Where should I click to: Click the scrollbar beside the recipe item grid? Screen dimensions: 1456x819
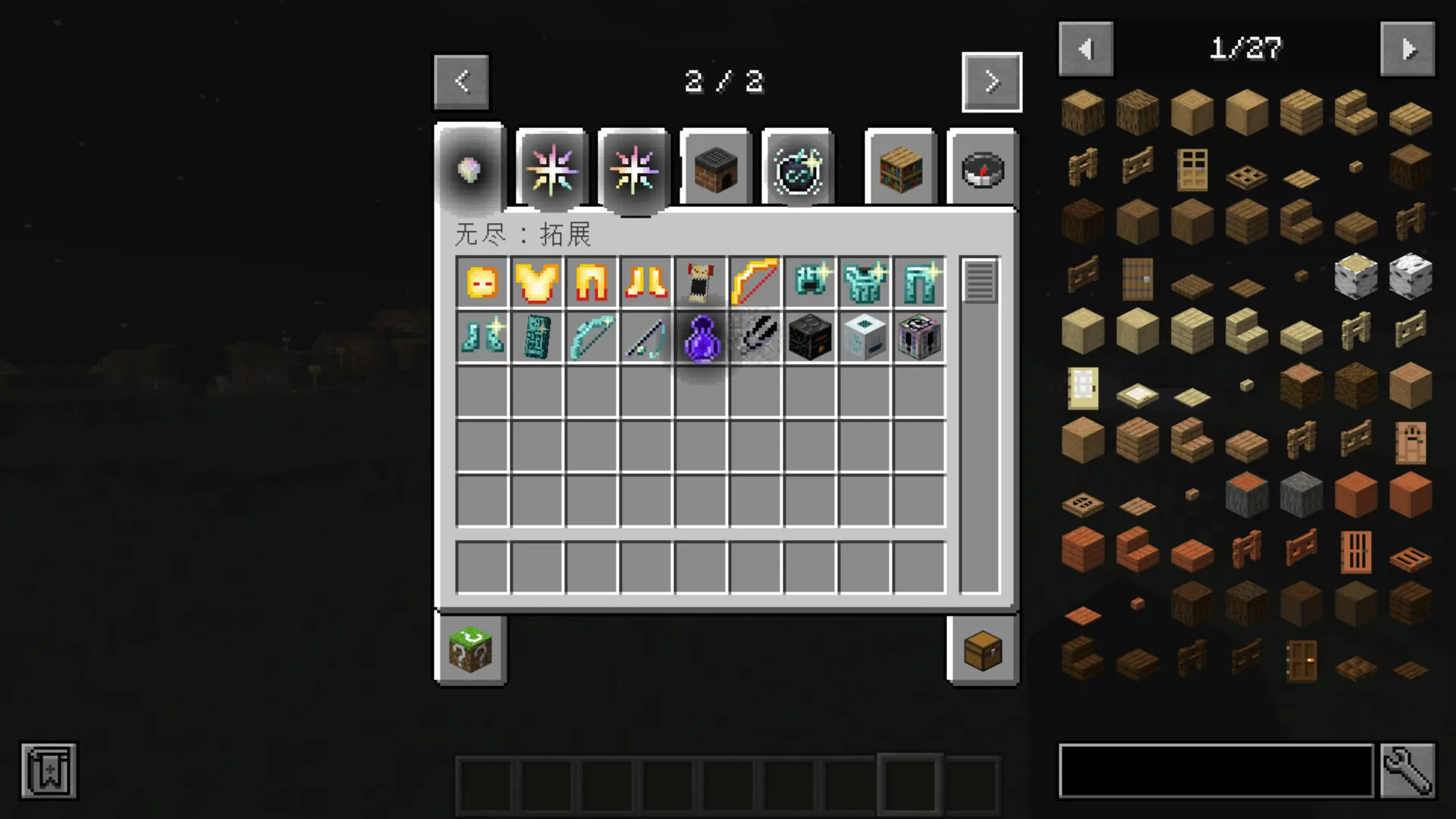(x=980, y=283)
